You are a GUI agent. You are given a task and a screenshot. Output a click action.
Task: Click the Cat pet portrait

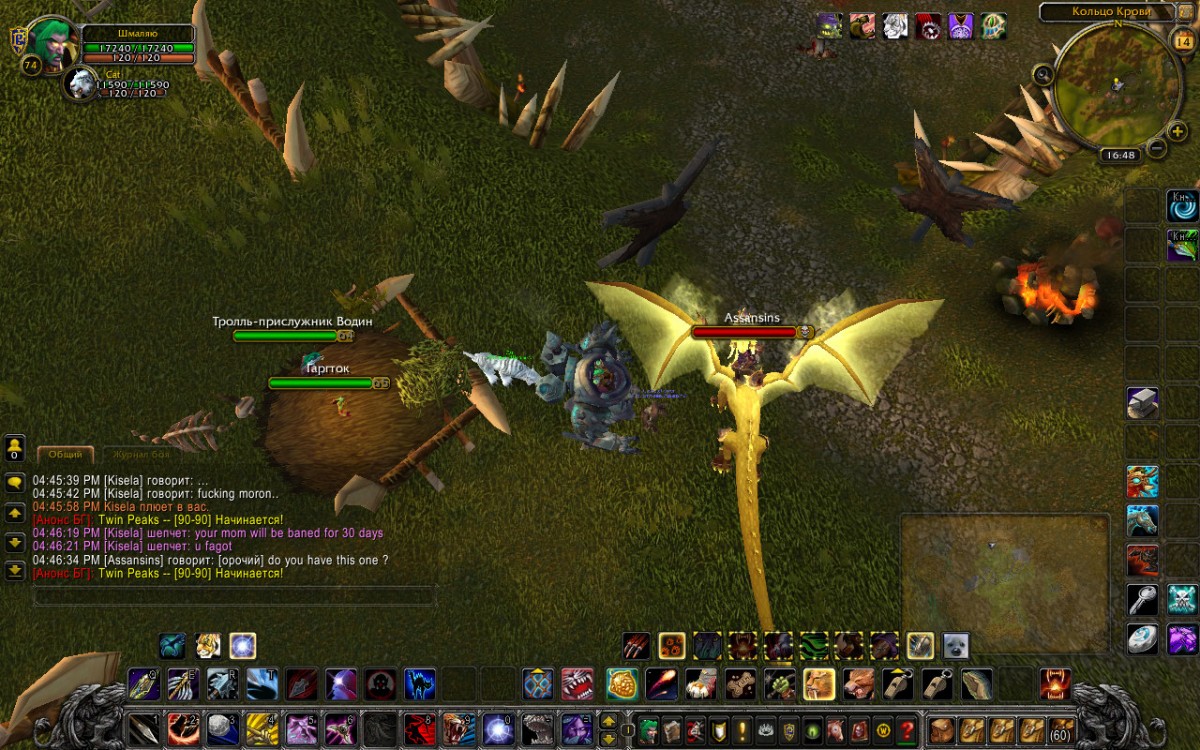pyautogui.click(x=81, y=85)
